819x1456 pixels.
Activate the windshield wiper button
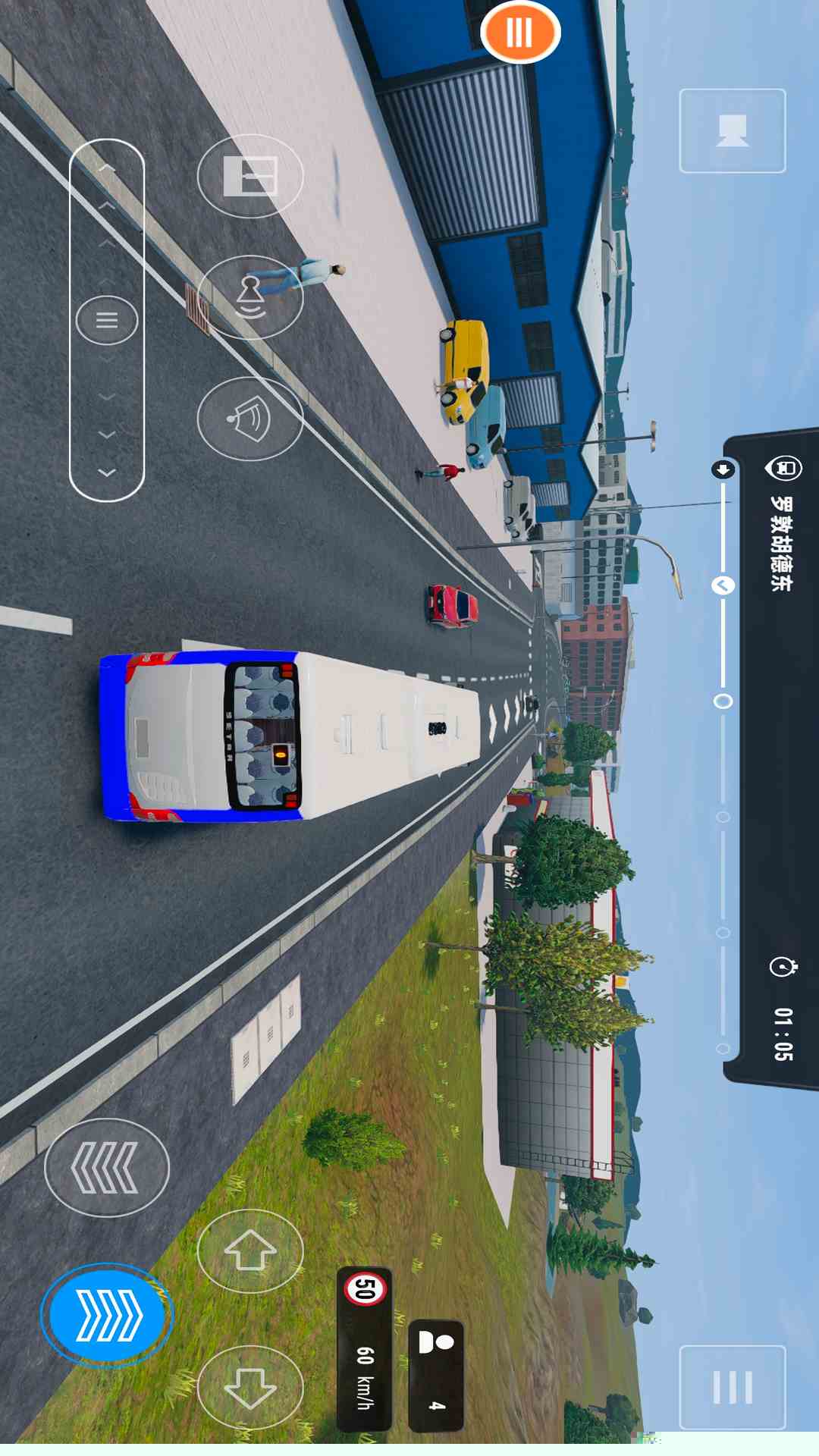pos(250,419)
